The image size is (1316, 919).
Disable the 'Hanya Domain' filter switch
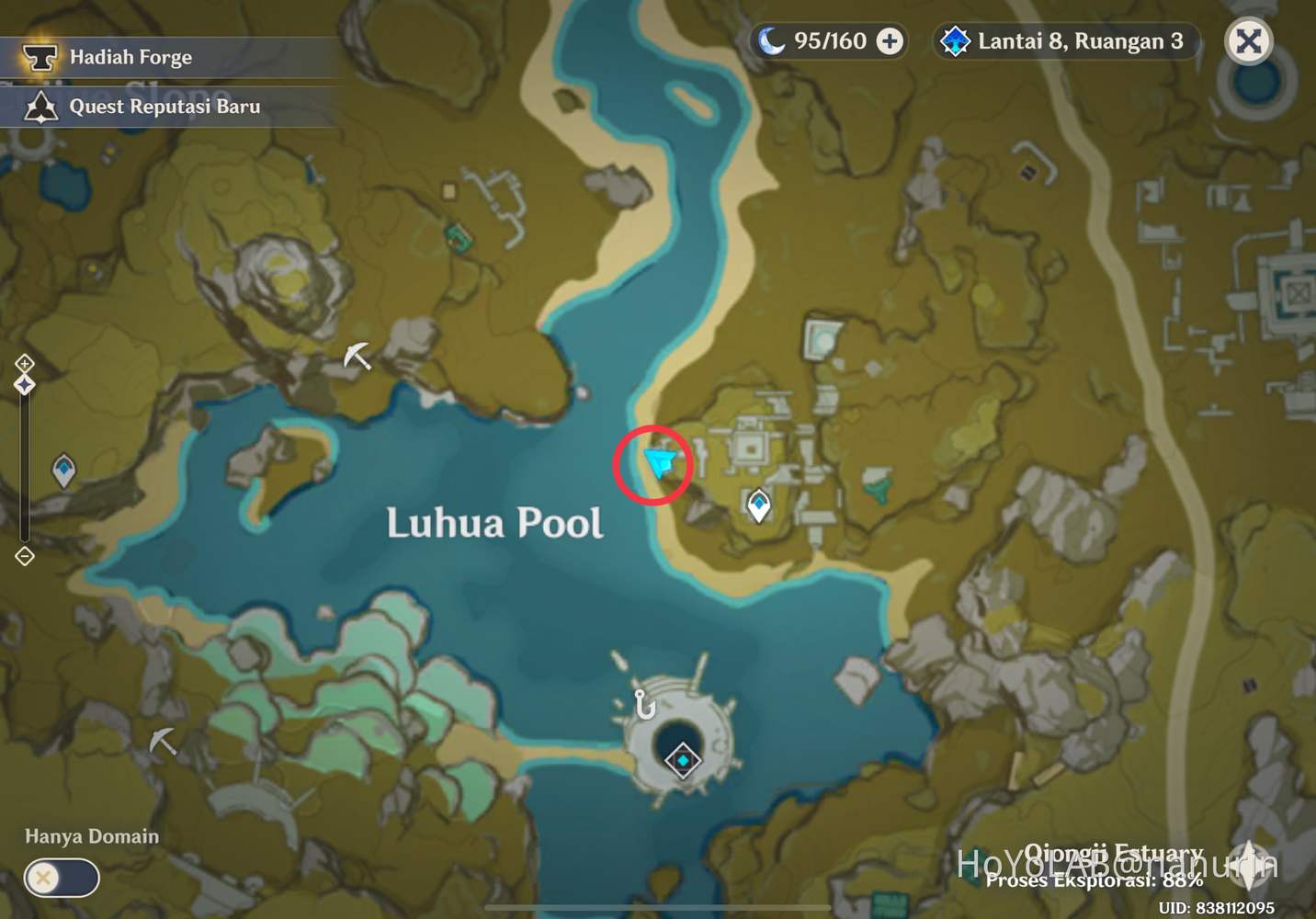61,879
